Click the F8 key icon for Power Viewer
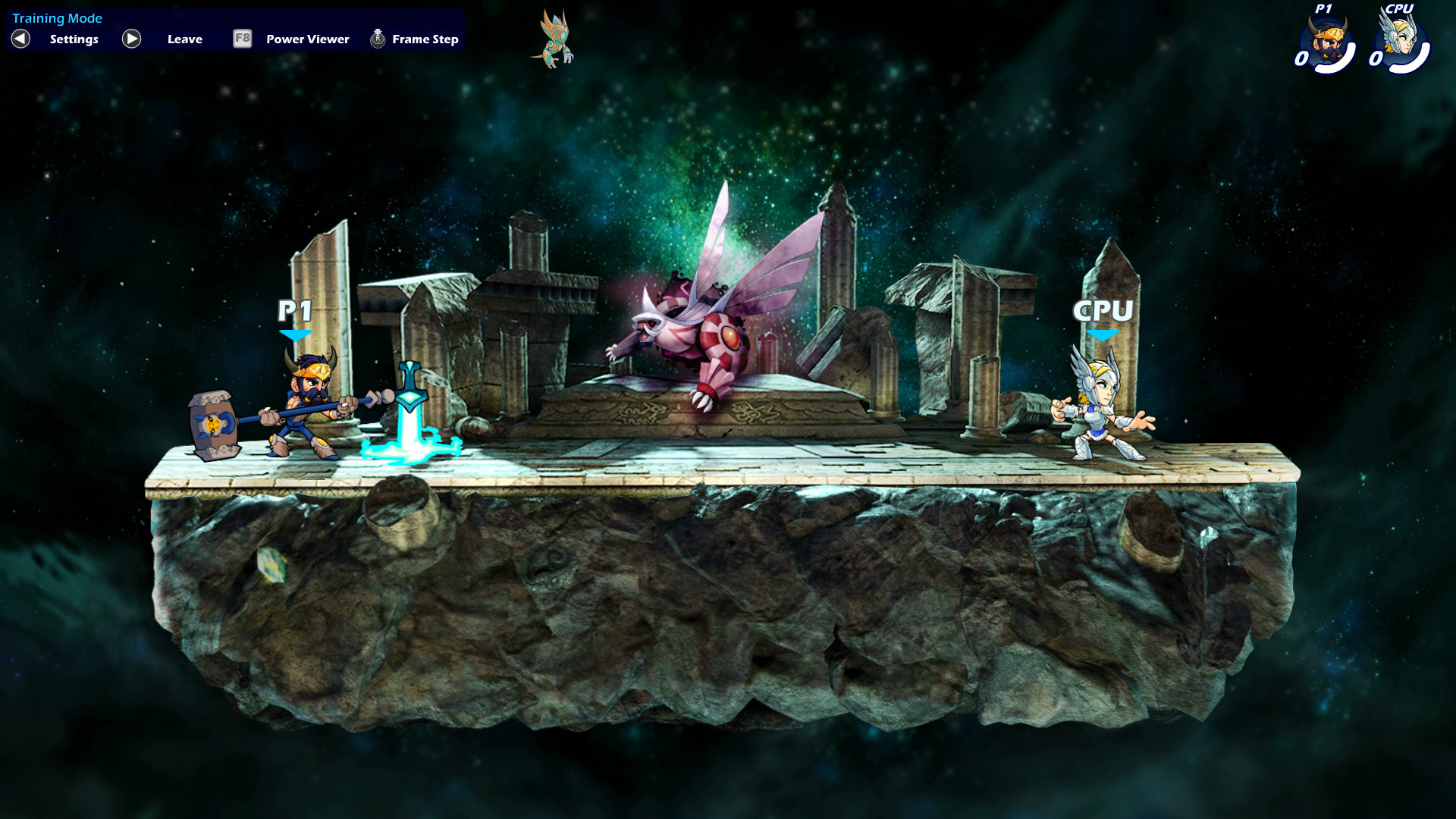This screenshot has width=1456, height=819. [241, 39]
